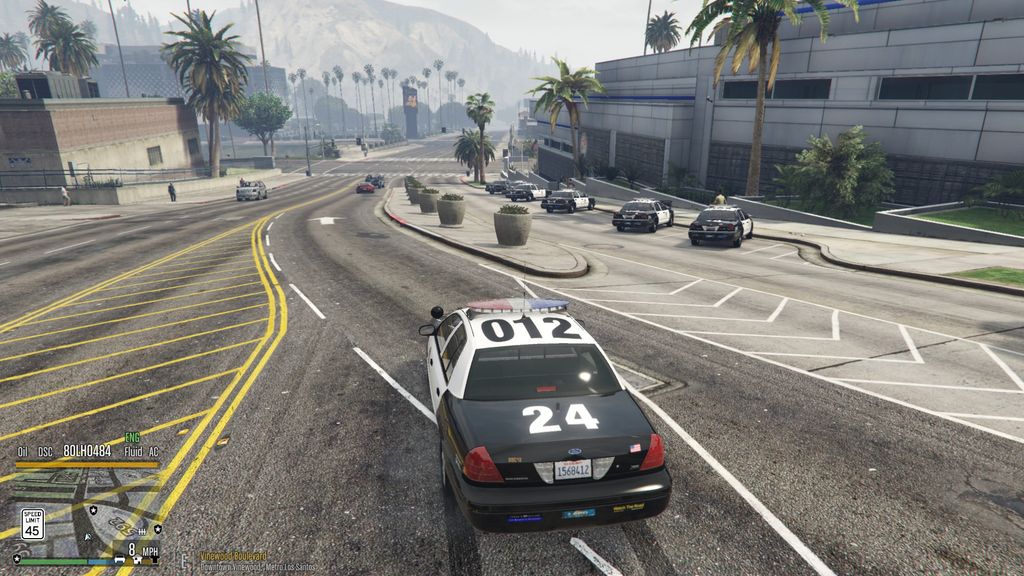Screen dimensions: 1024x576
Task: Click the player arrow marker on the minimap
Action: pyautogui.click(x=88, y=538)
